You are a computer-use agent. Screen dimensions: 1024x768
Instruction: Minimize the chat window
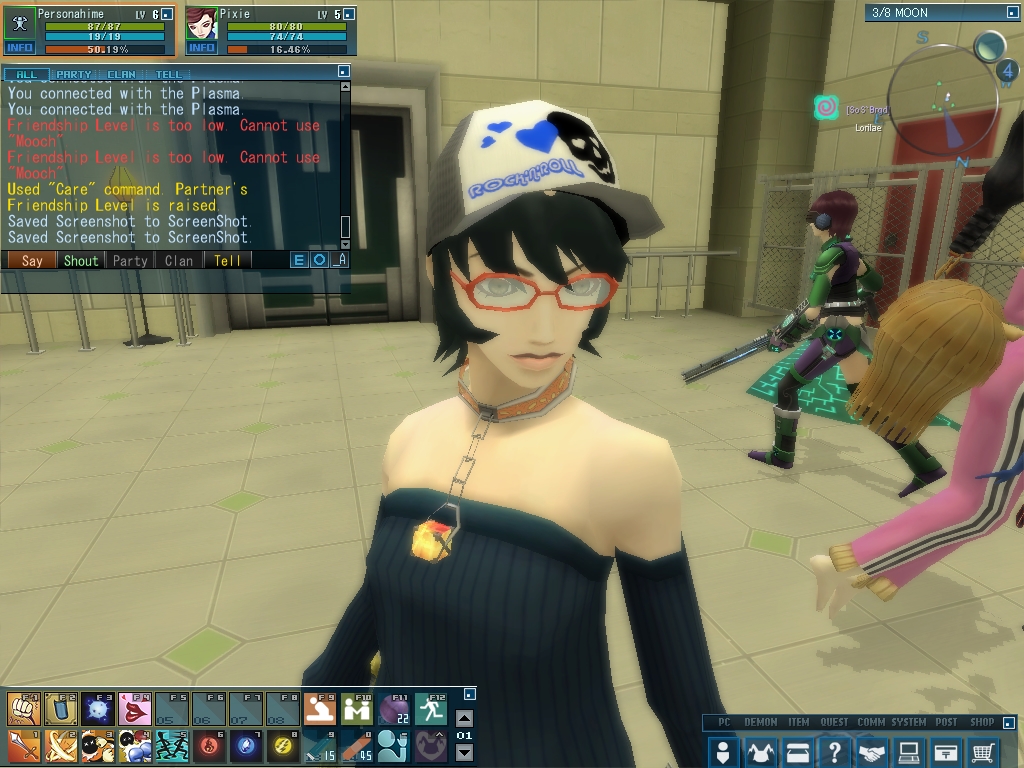tap(344, 72)
